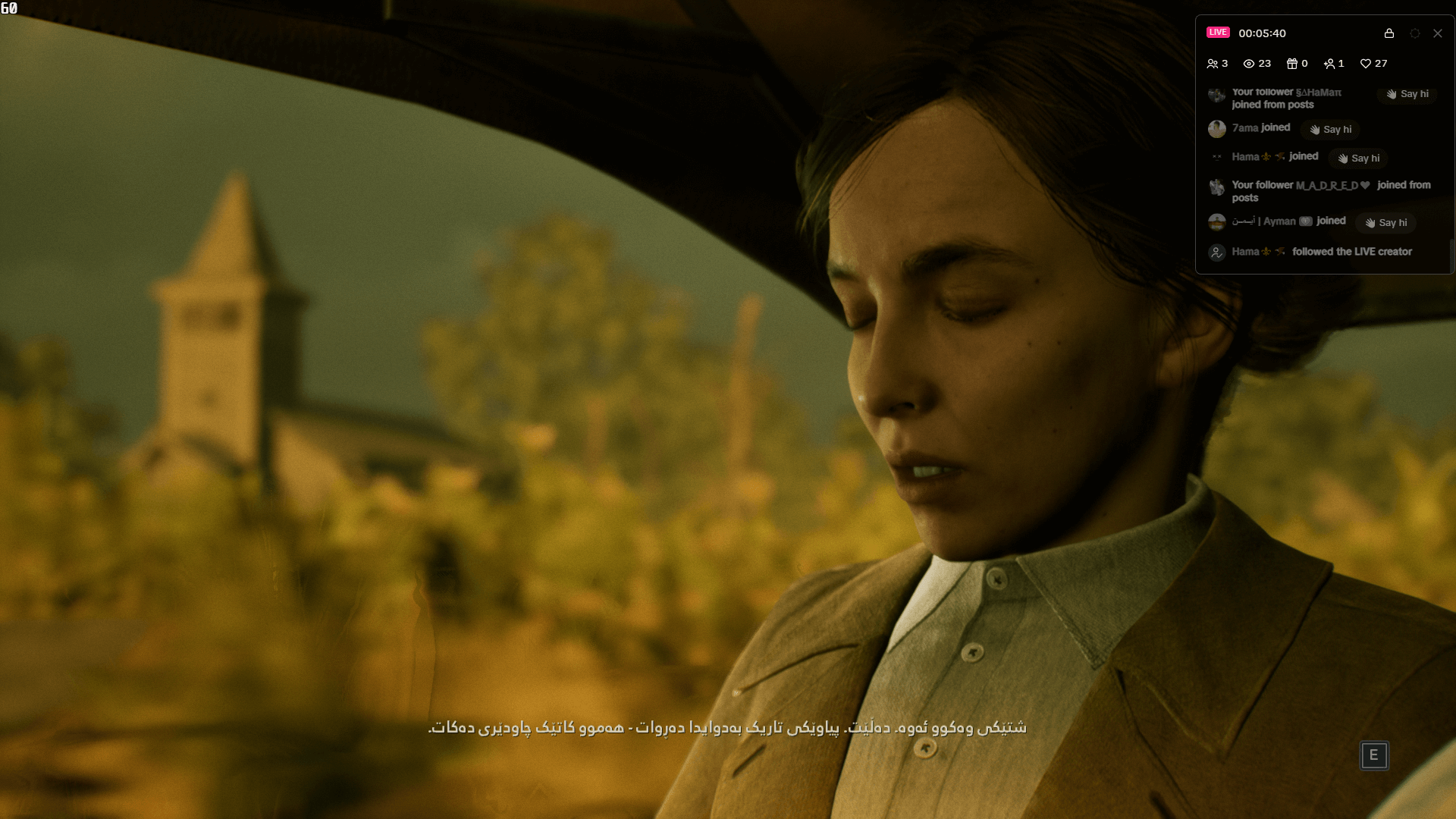
Task: Say hi to follower §ΔHaMaπ
Action: (x=1407, y=94)
